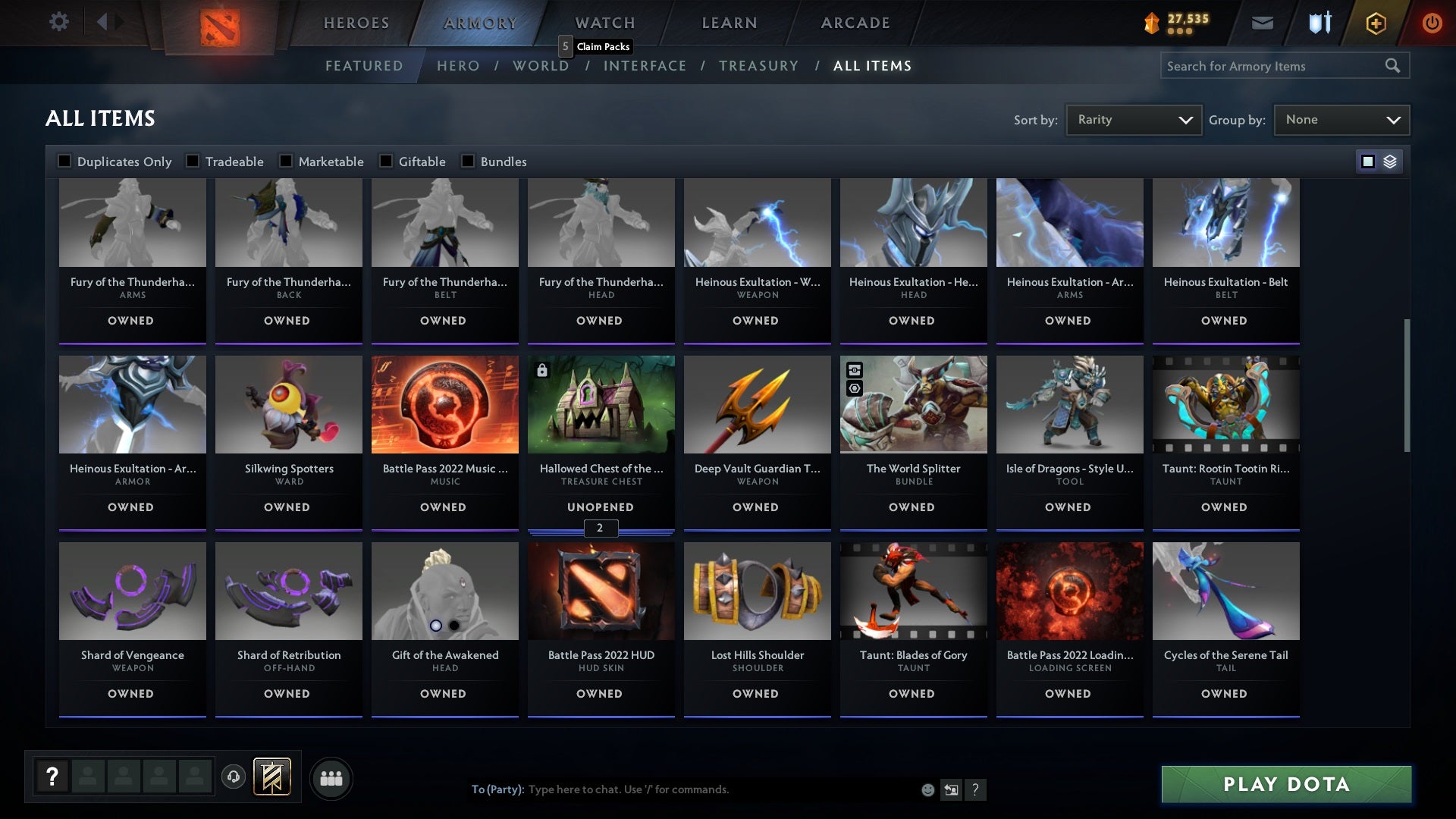Open the Sort by Rarity dropdown
Viewport: 1456px width, 819px height.
1133,119
